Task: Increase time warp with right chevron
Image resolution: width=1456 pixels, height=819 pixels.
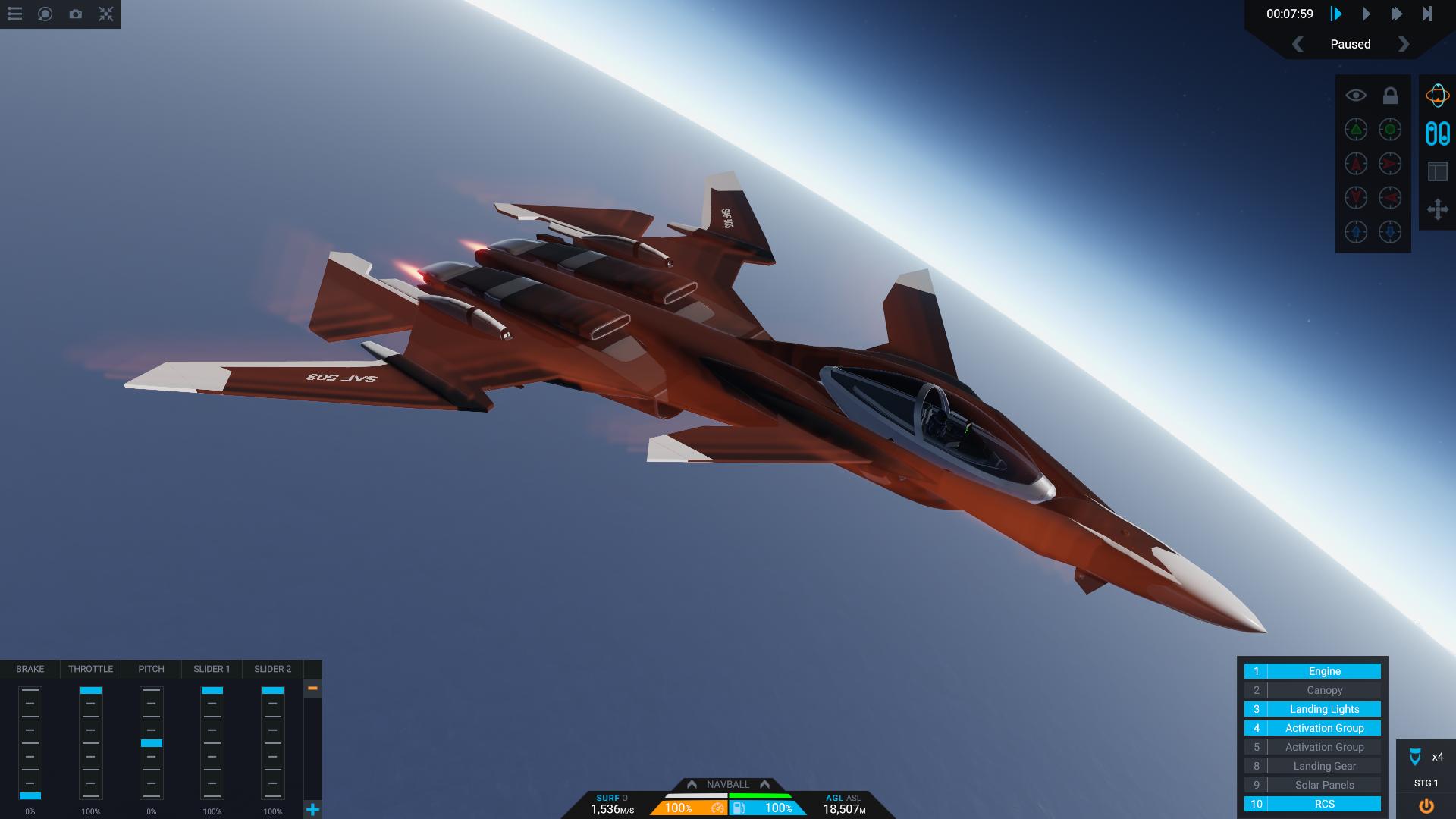Action: 1404,44
